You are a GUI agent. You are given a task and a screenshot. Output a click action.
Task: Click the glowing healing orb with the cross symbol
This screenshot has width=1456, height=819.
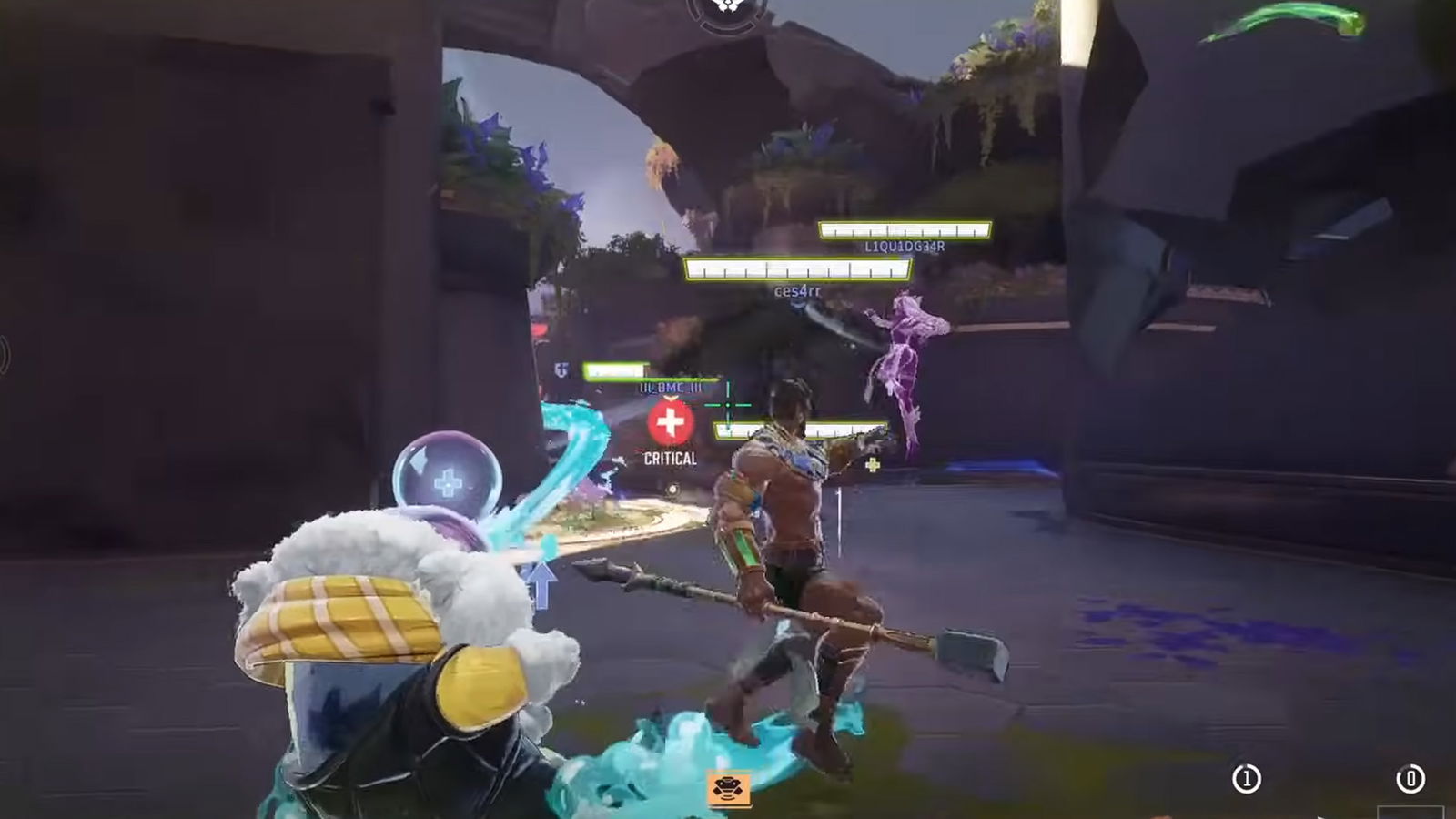pos(450,477)
